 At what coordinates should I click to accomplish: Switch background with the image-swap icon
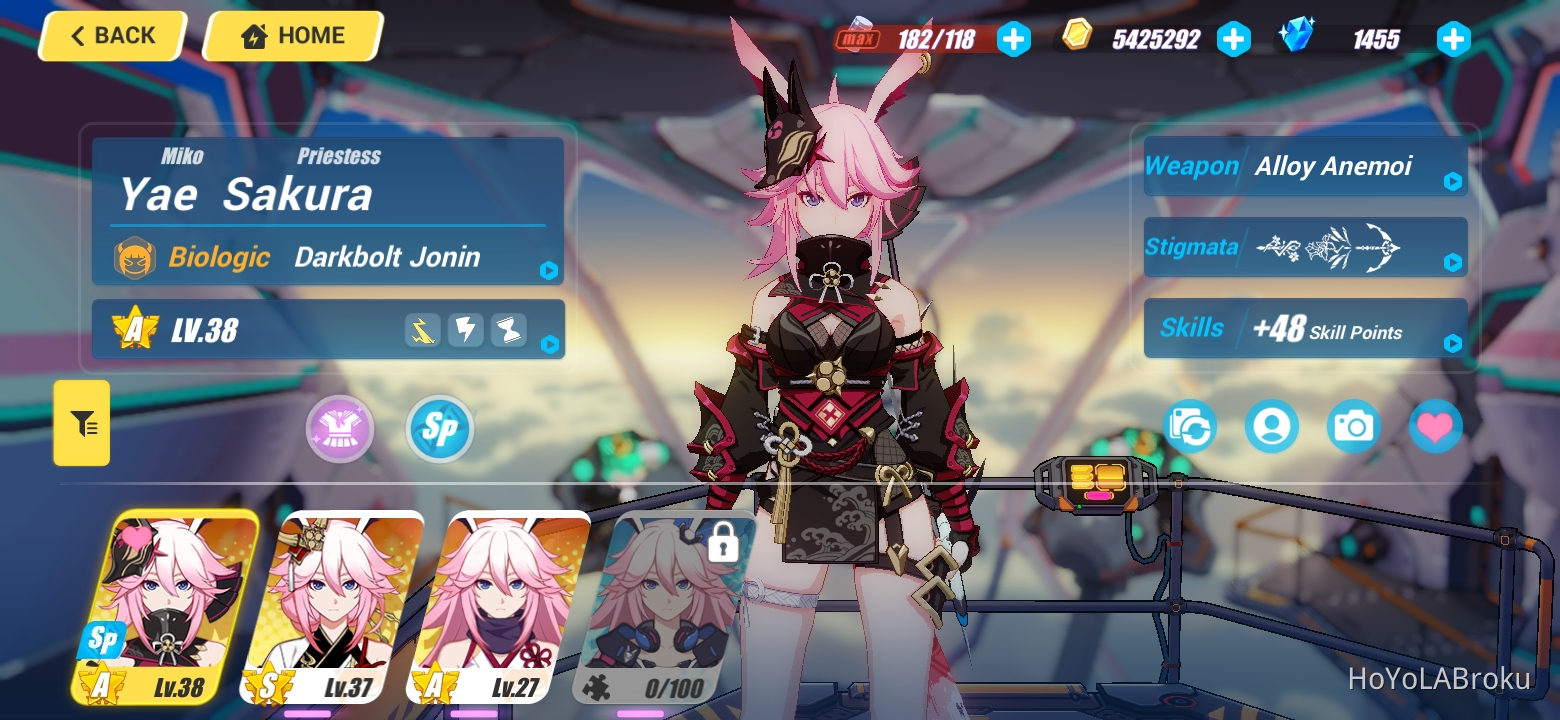1190,427
